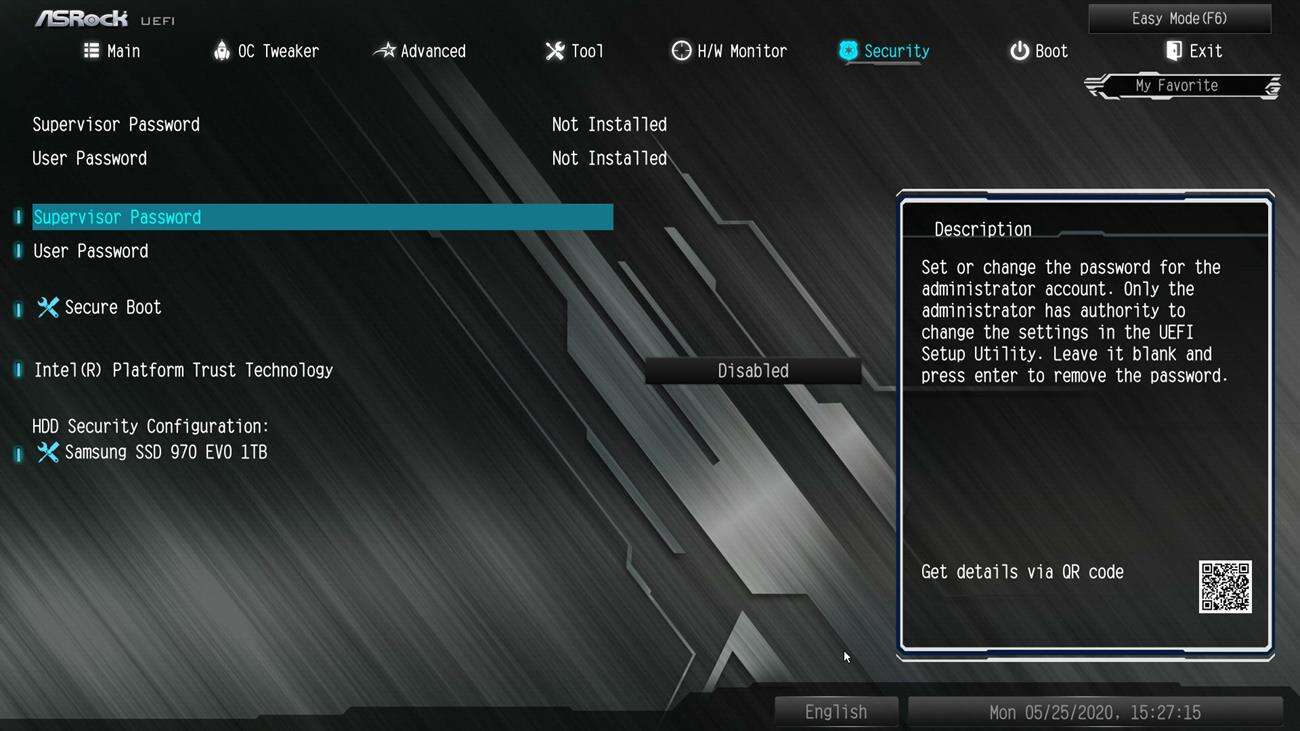
Task: Switch to the Boot tab
Action: [x=1039, y=50]
